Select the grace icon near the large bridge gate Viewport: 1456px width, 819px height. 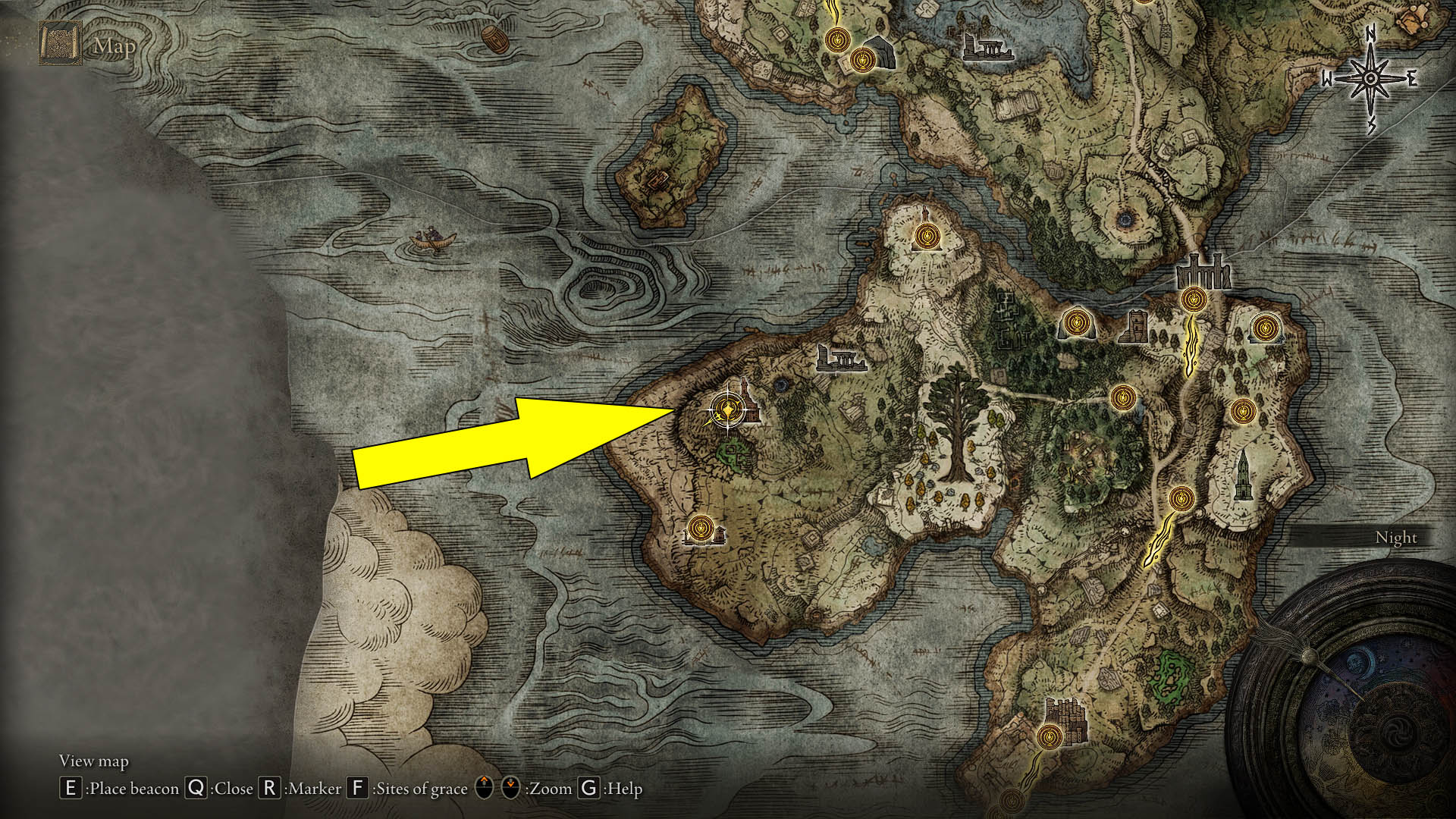click(1196, 298)
